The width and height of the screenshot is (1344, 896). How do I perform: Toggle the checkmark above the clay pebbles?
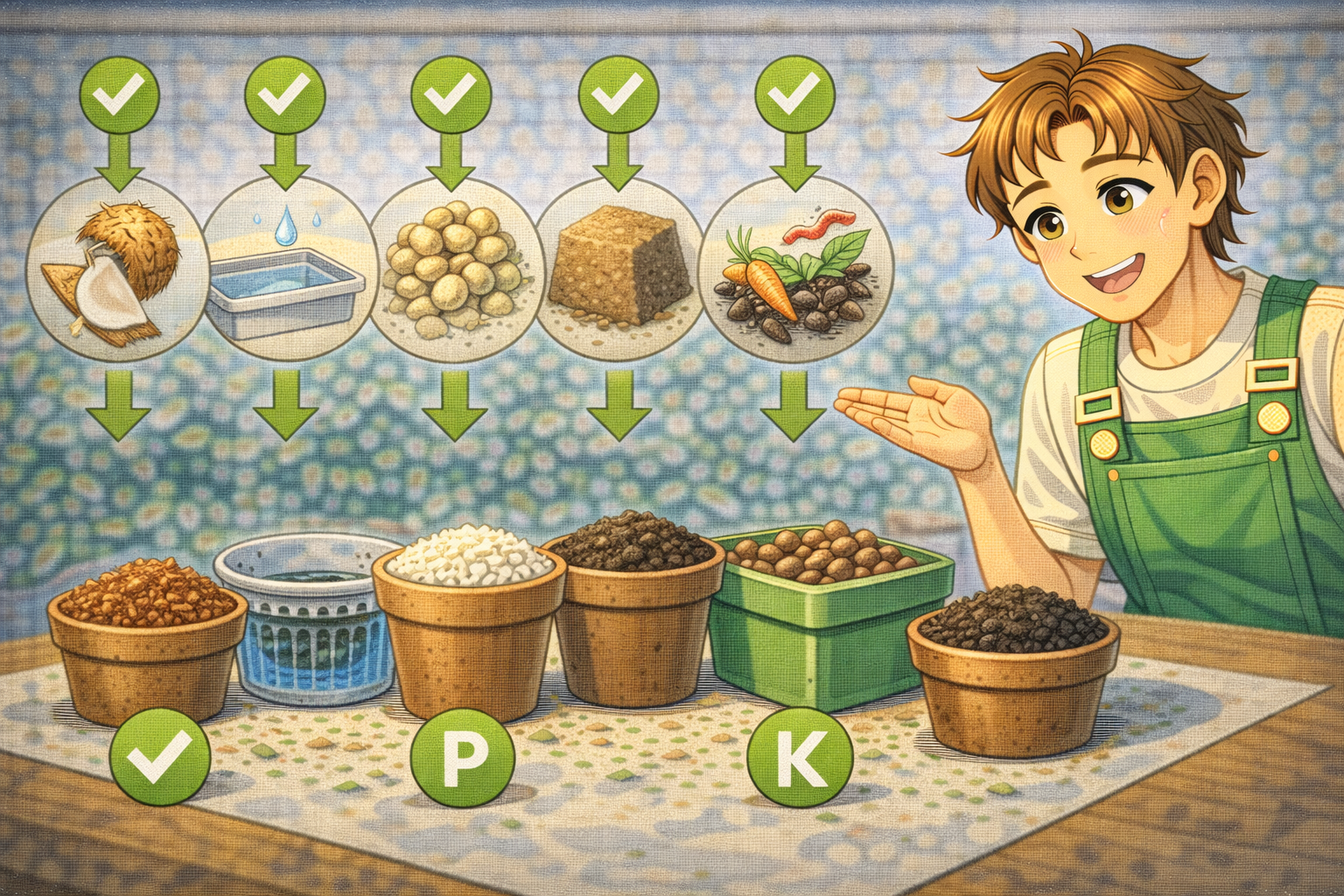[451, 91]
